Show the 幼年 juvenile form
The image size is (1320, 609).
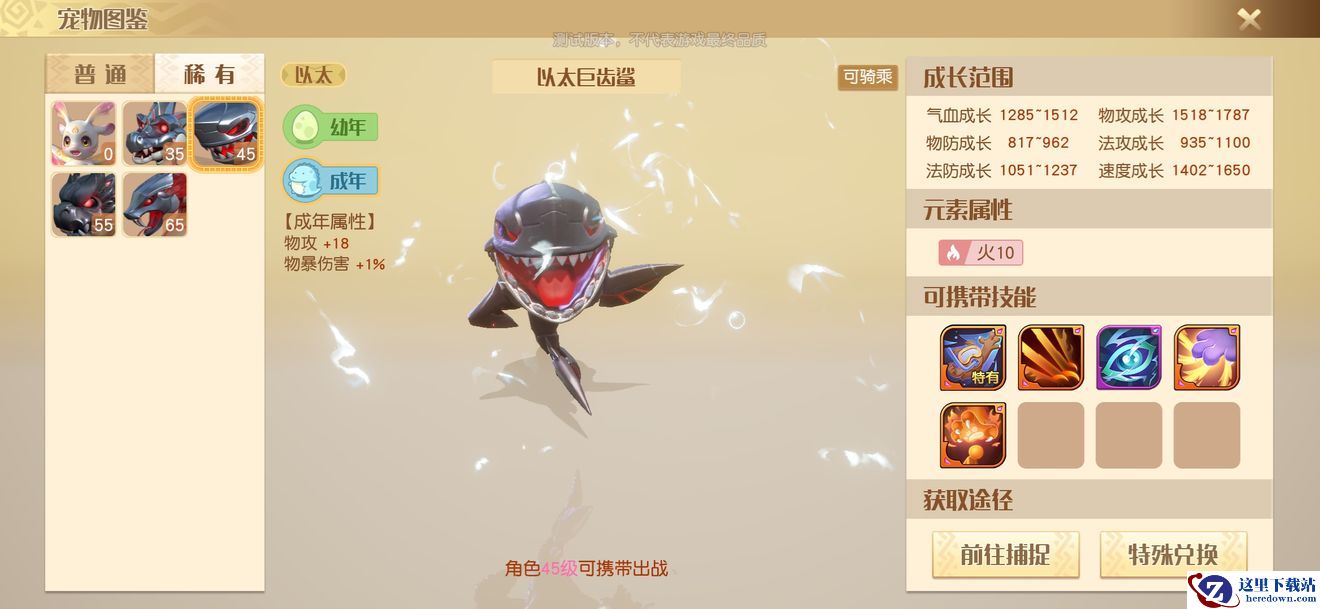(331, 127)
